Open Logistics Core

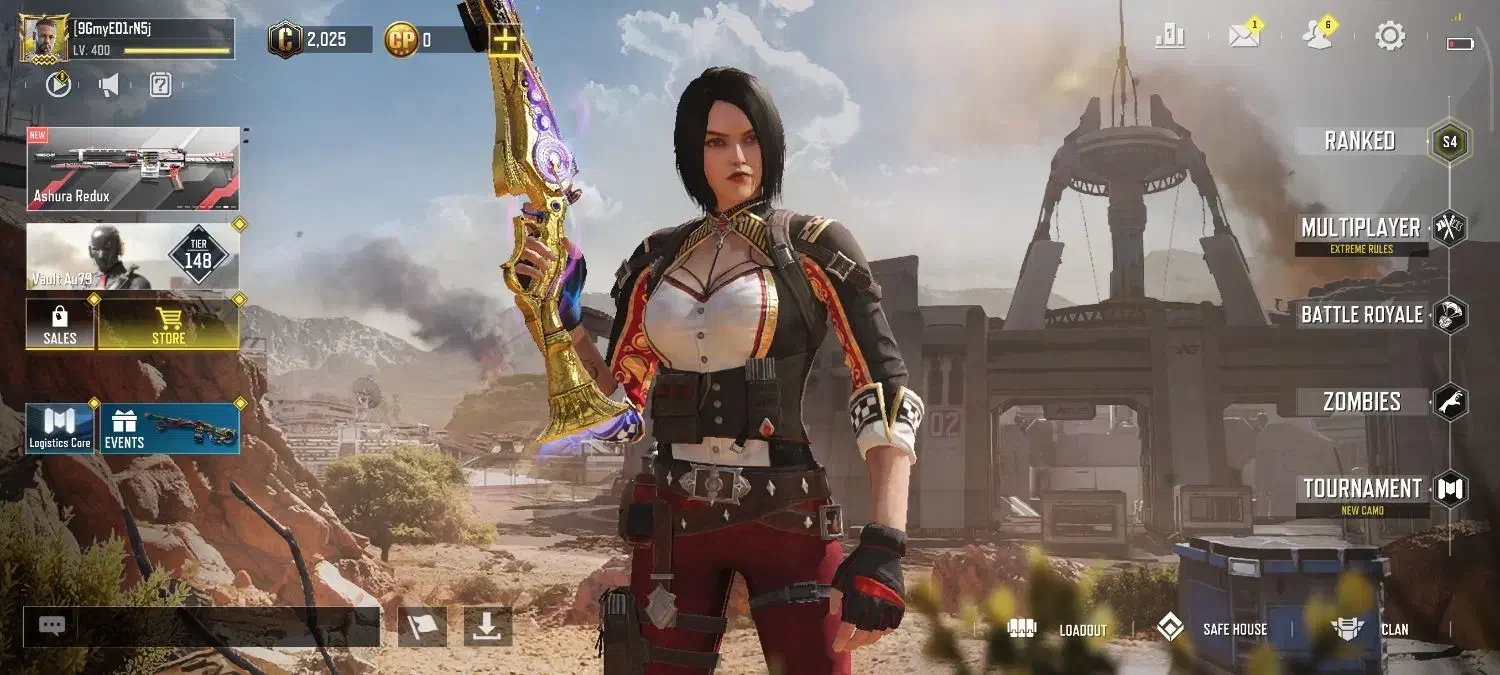click(x=60, y=428)
